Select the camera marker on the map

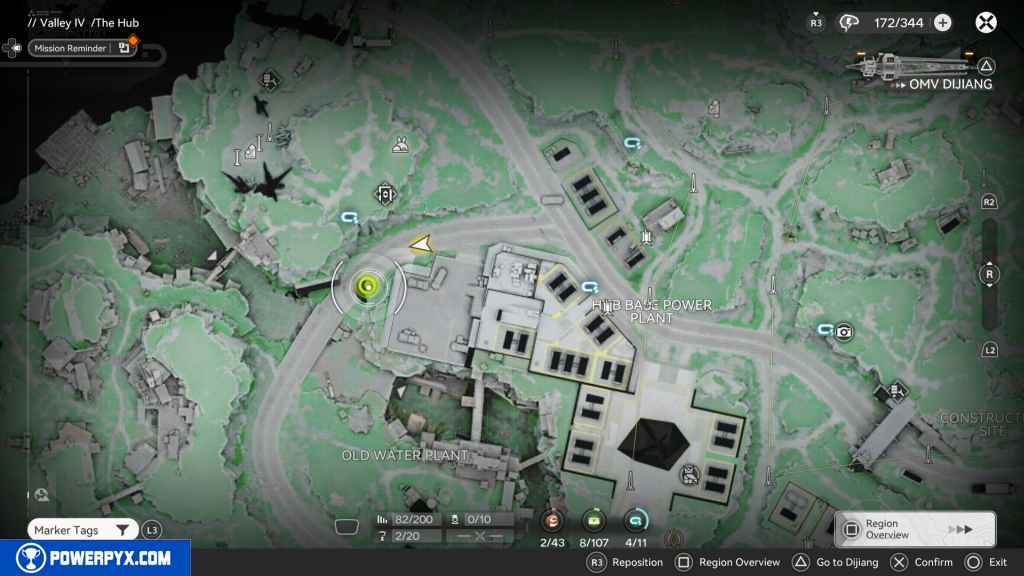click(844, 332)
